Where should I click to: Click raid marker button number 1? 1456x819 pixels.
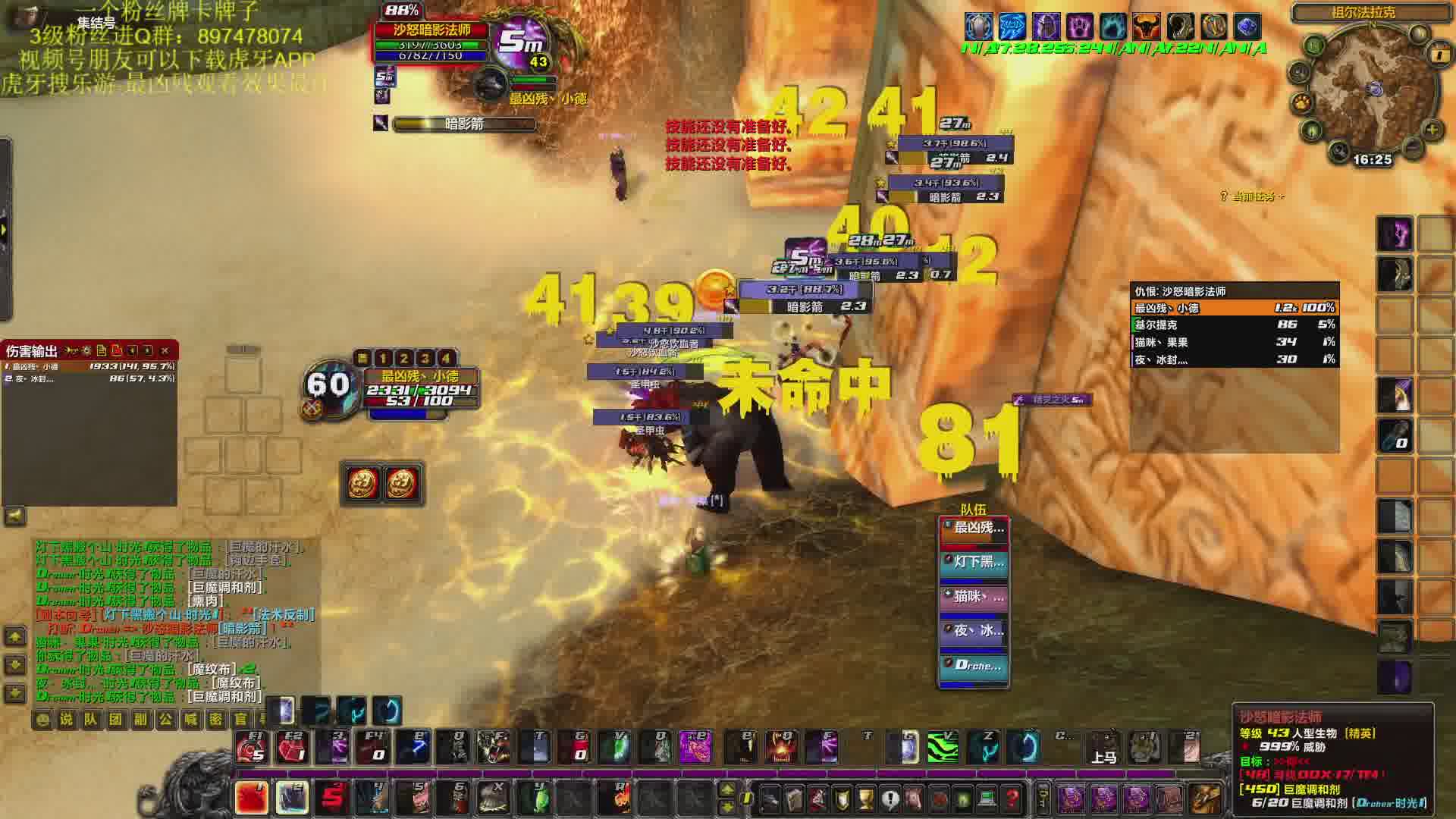pyautogui.click(x=383, y=358)
